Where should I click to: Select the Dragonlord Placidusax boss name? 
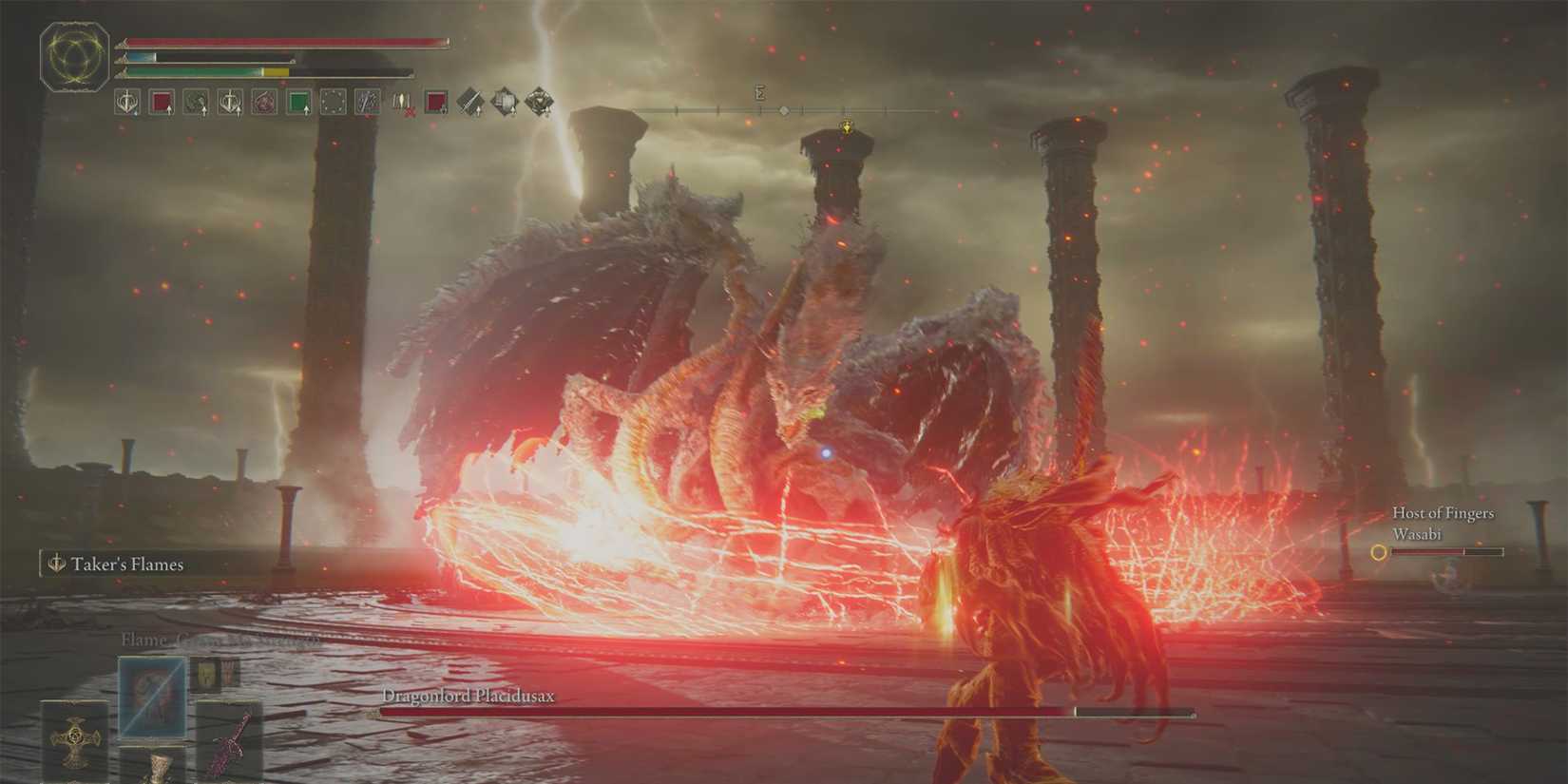coord(469,696)
